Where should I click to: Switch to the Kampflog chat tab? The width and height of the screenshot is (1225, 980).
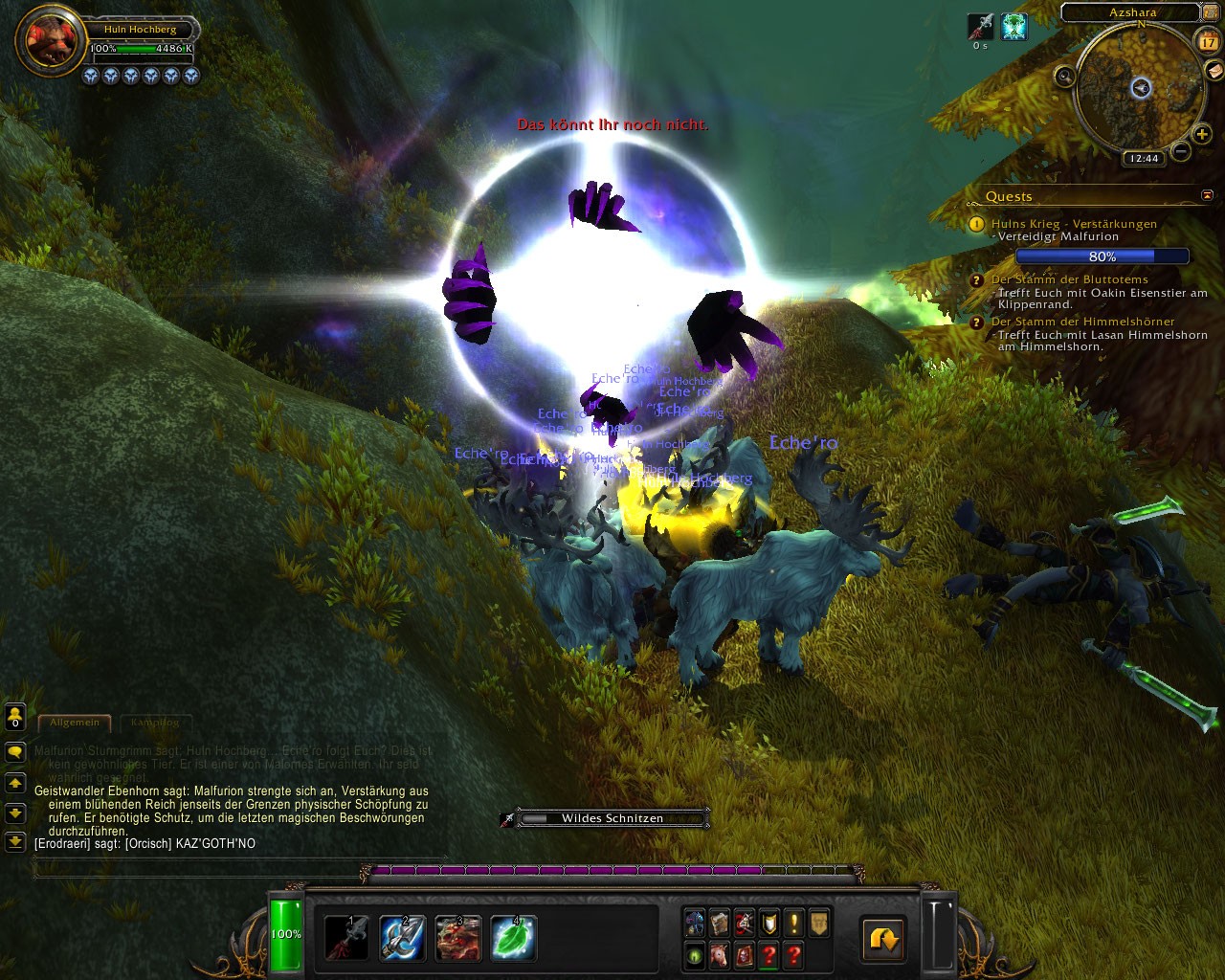tap(154, 723)
